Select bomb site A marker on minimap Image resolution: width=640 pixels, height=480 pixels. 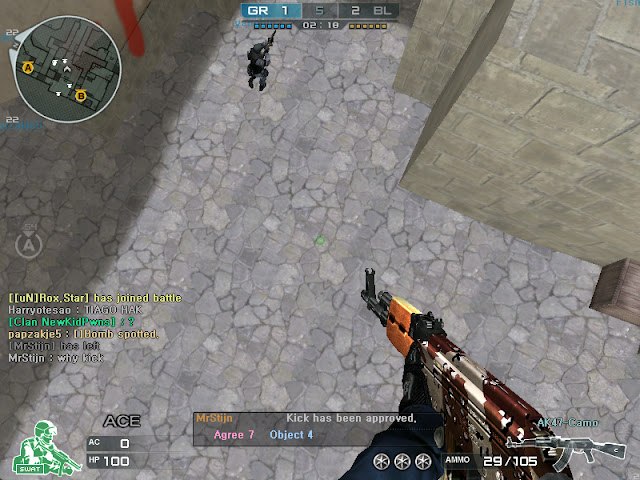pyautogui.click(x=28, y=67)
